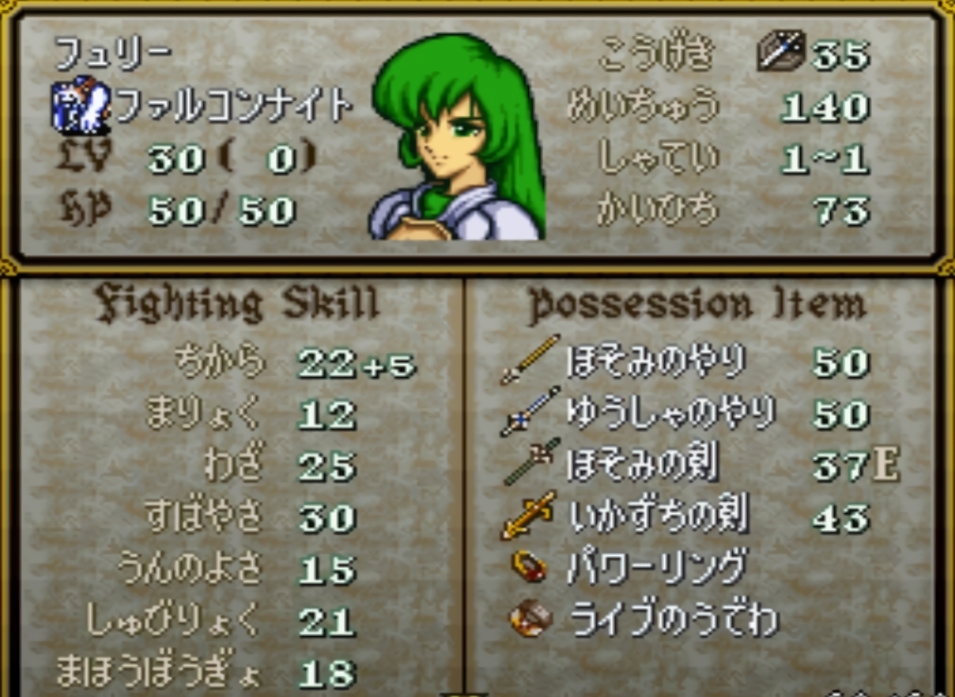955x697 pixels.
Task: Click the green-haired character portrait
Action: pos(460,138)
